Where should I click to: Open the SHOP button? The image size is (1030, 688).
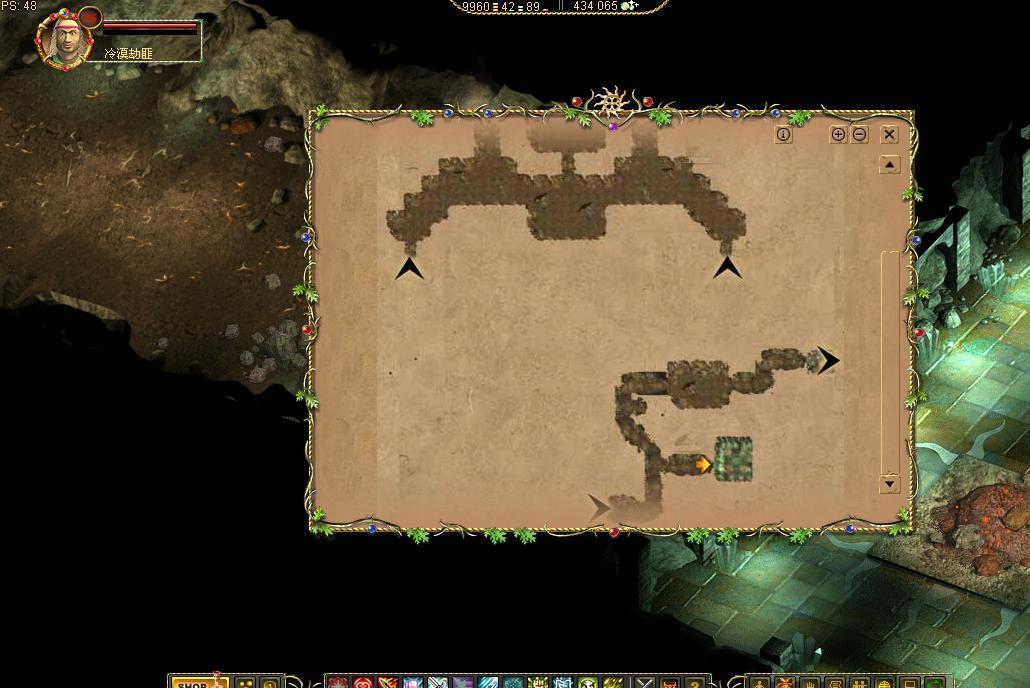point(192,683)
